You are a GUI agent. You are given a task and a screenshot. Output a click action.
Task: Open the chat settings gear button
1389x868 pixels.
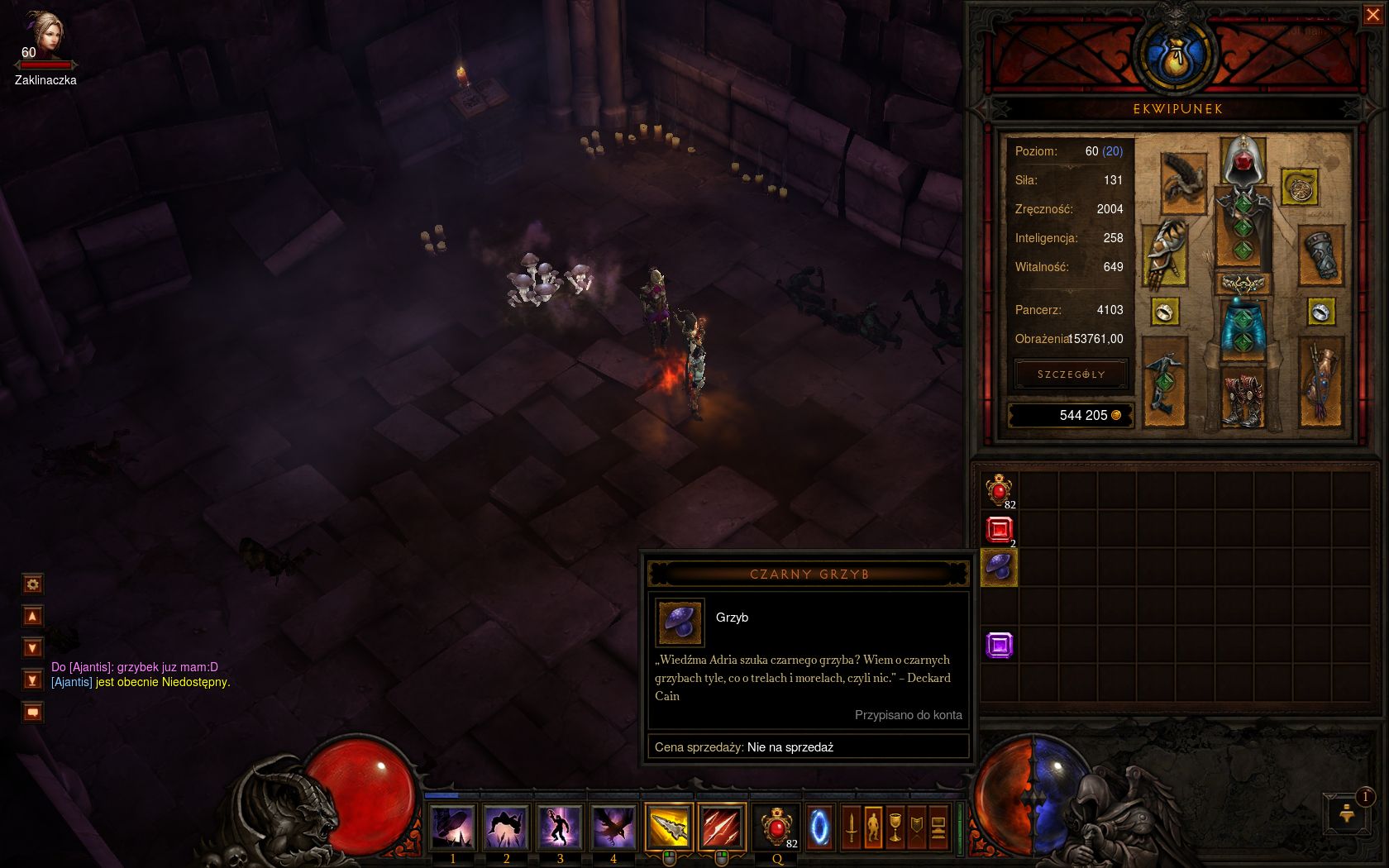[x=33, y=584]
